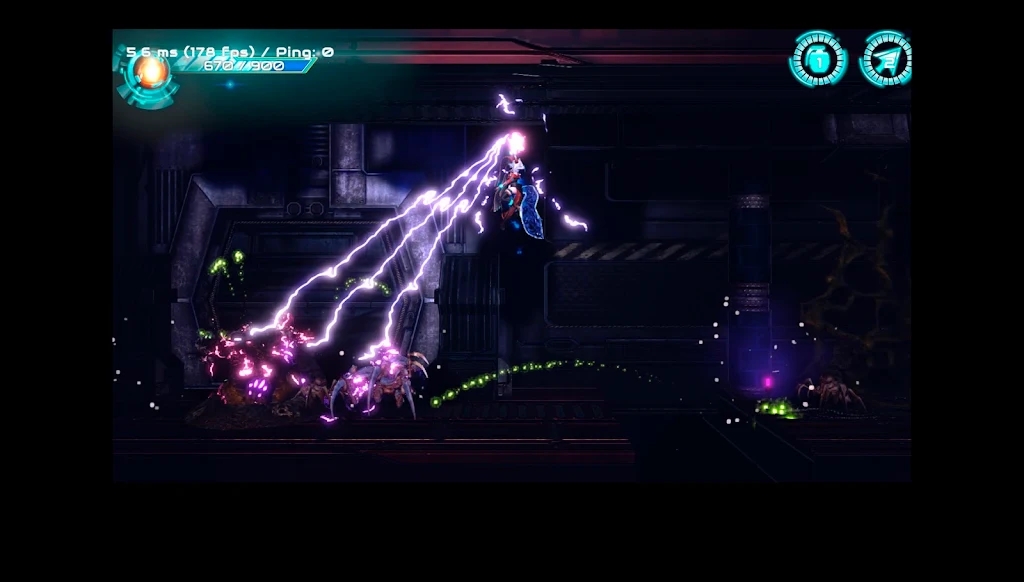Activate the grenade ability in slot 1
Viewport: 1024px width, 582px height.
tap(818, 59)
